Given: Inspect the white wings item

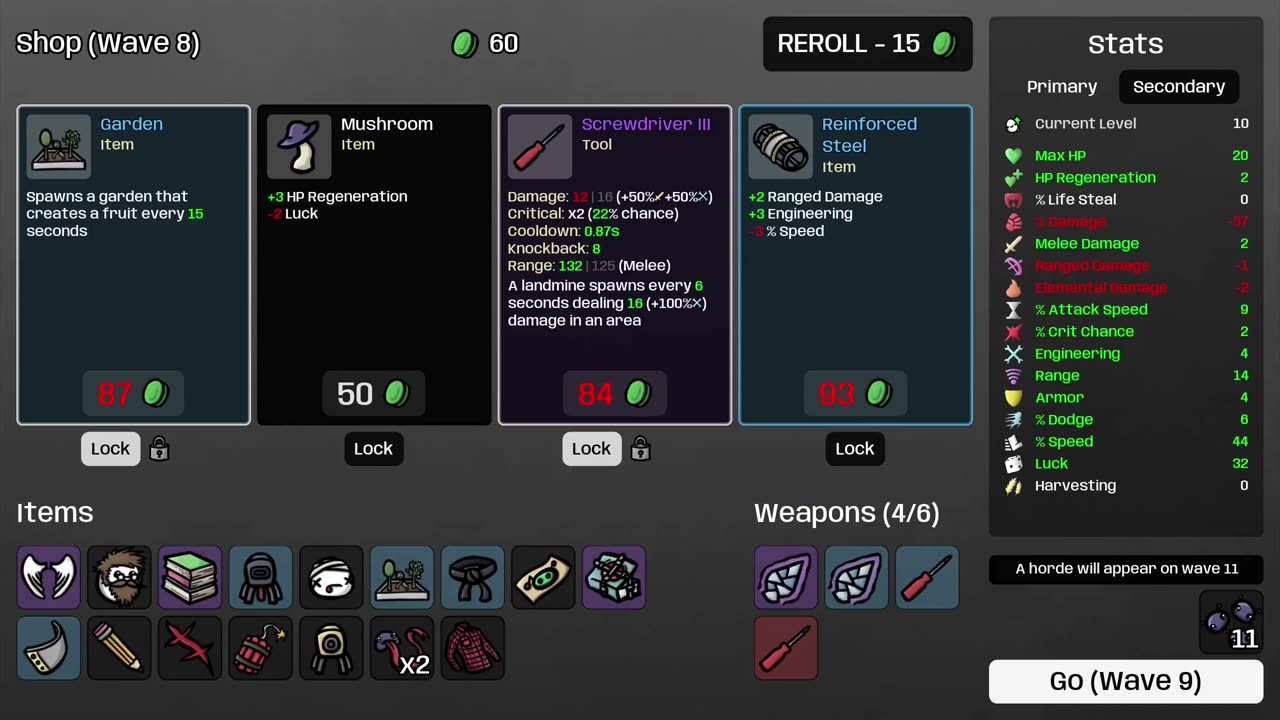Looking at the screenshot, I should pos(48,577).
